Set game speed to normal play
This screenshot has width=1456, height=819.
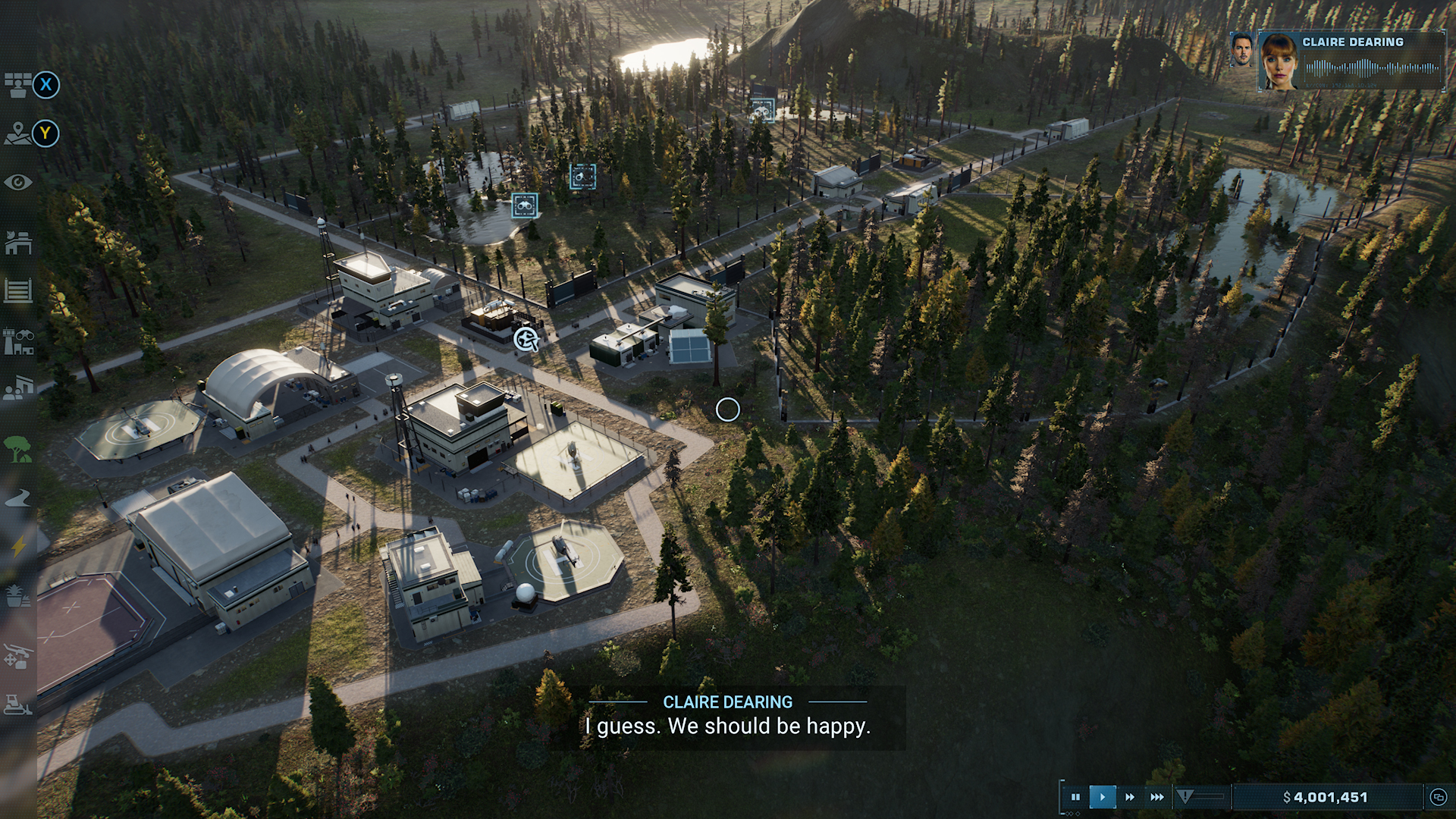[x=1103, y=797]
